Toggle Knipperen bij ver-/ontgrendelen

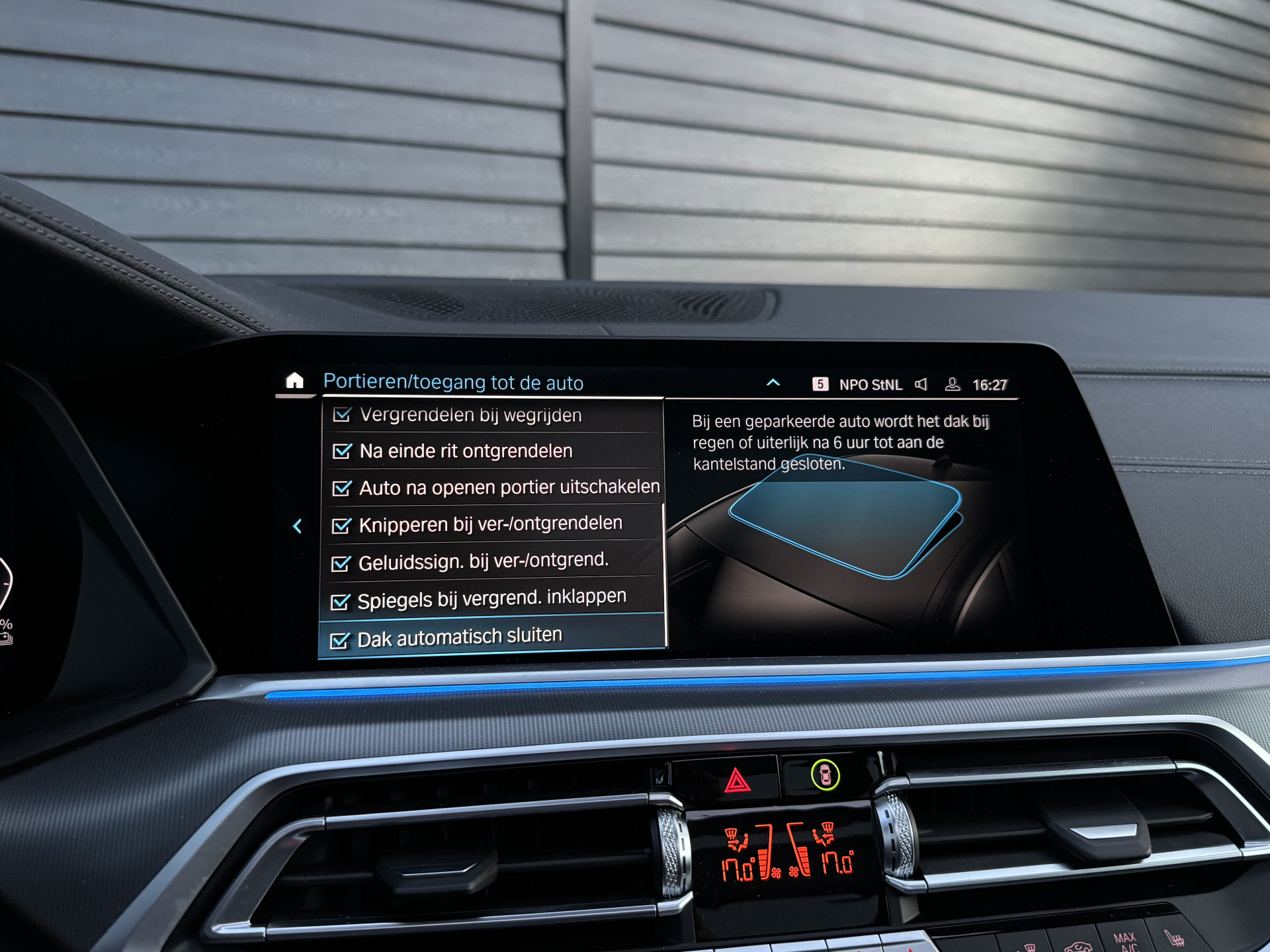click(341, 526)
